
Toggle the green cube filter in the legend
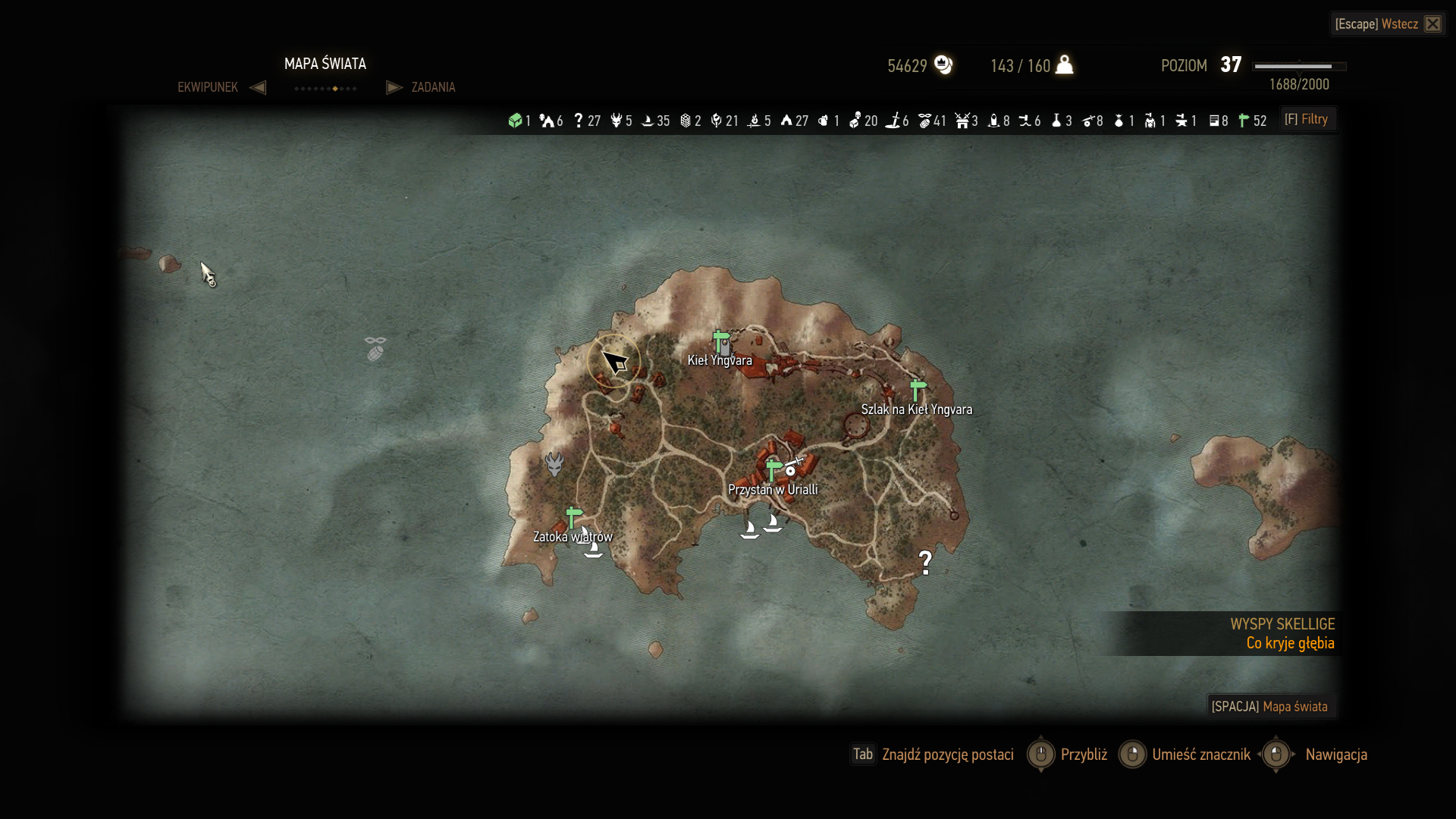click(516, 121)
